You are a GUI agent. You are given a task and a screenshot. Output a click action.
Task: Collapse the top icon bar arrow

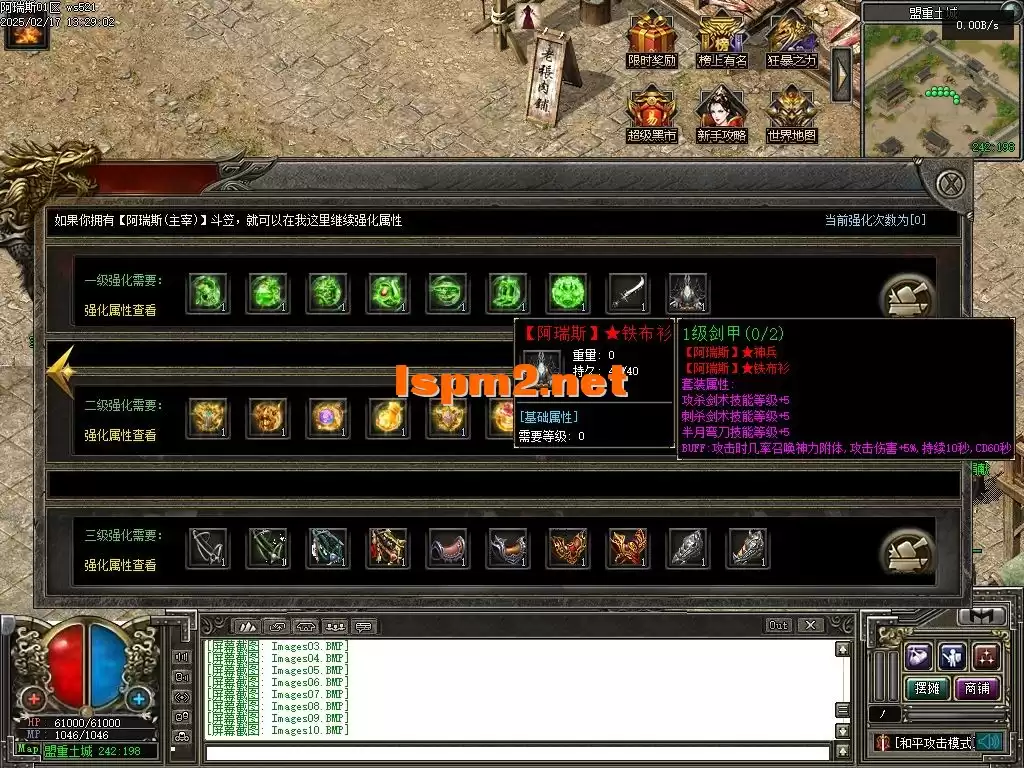(842, 74)
